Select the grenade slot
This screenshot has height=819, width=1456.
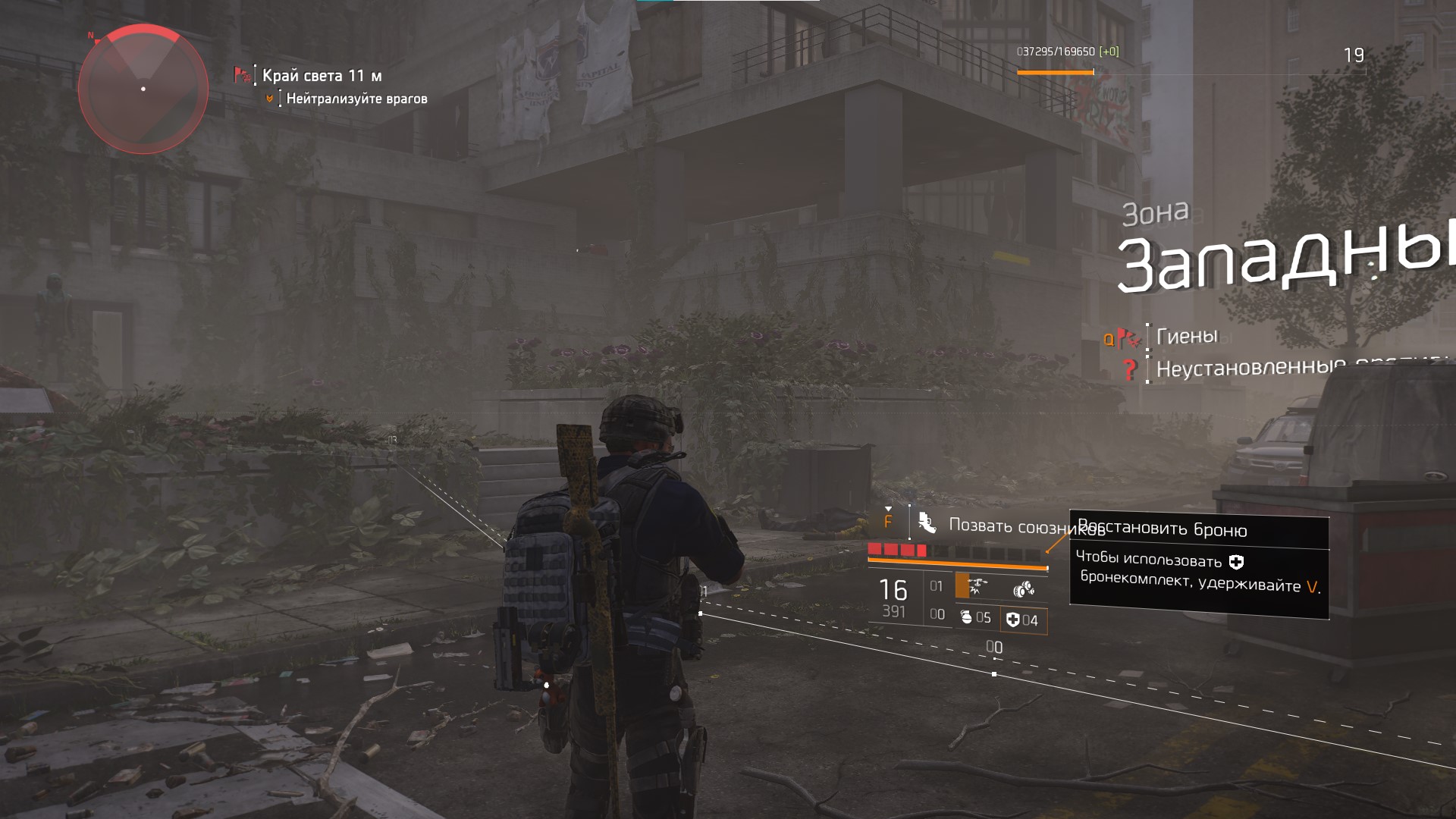[975, 617]
